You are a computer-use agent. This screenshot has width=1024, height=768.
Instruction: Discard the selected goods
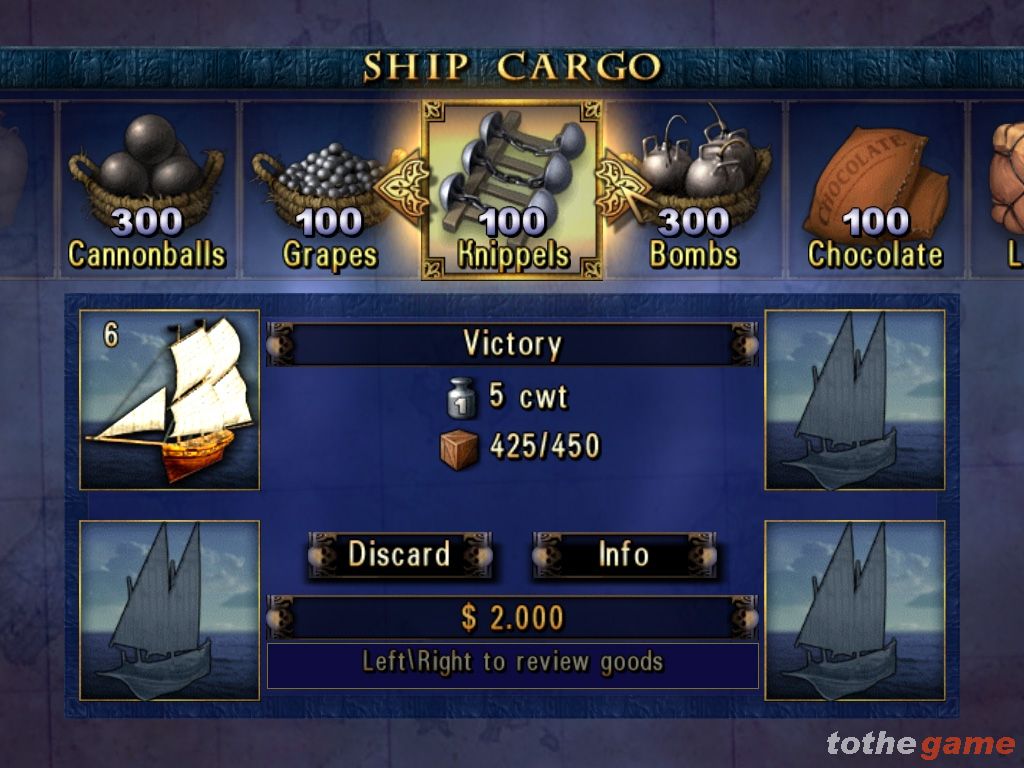(x=399, y=555)
